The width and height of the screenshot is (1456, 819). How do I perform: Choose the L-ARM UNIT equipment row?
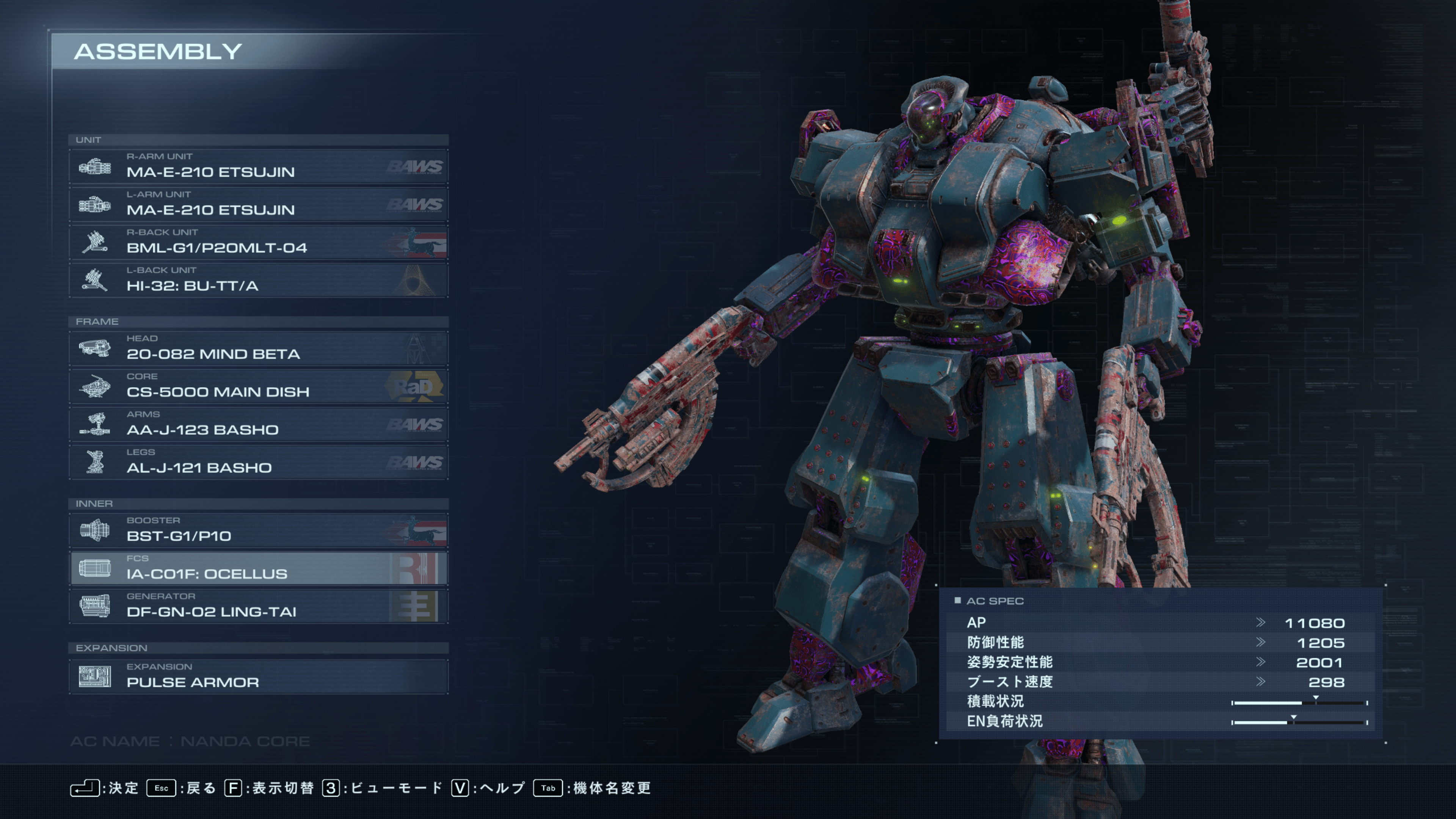[258, 204]
